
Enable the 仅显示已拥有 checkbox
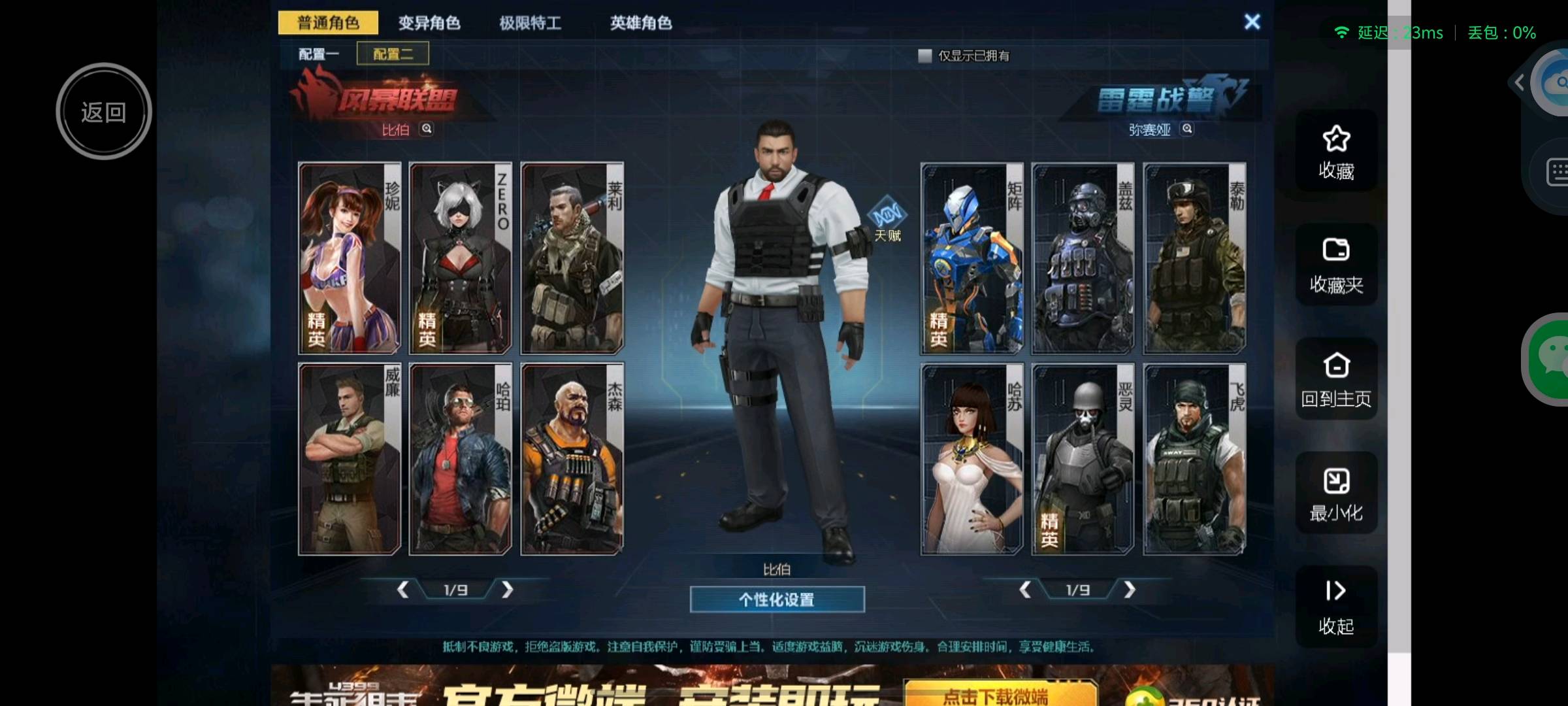(924, 57)
